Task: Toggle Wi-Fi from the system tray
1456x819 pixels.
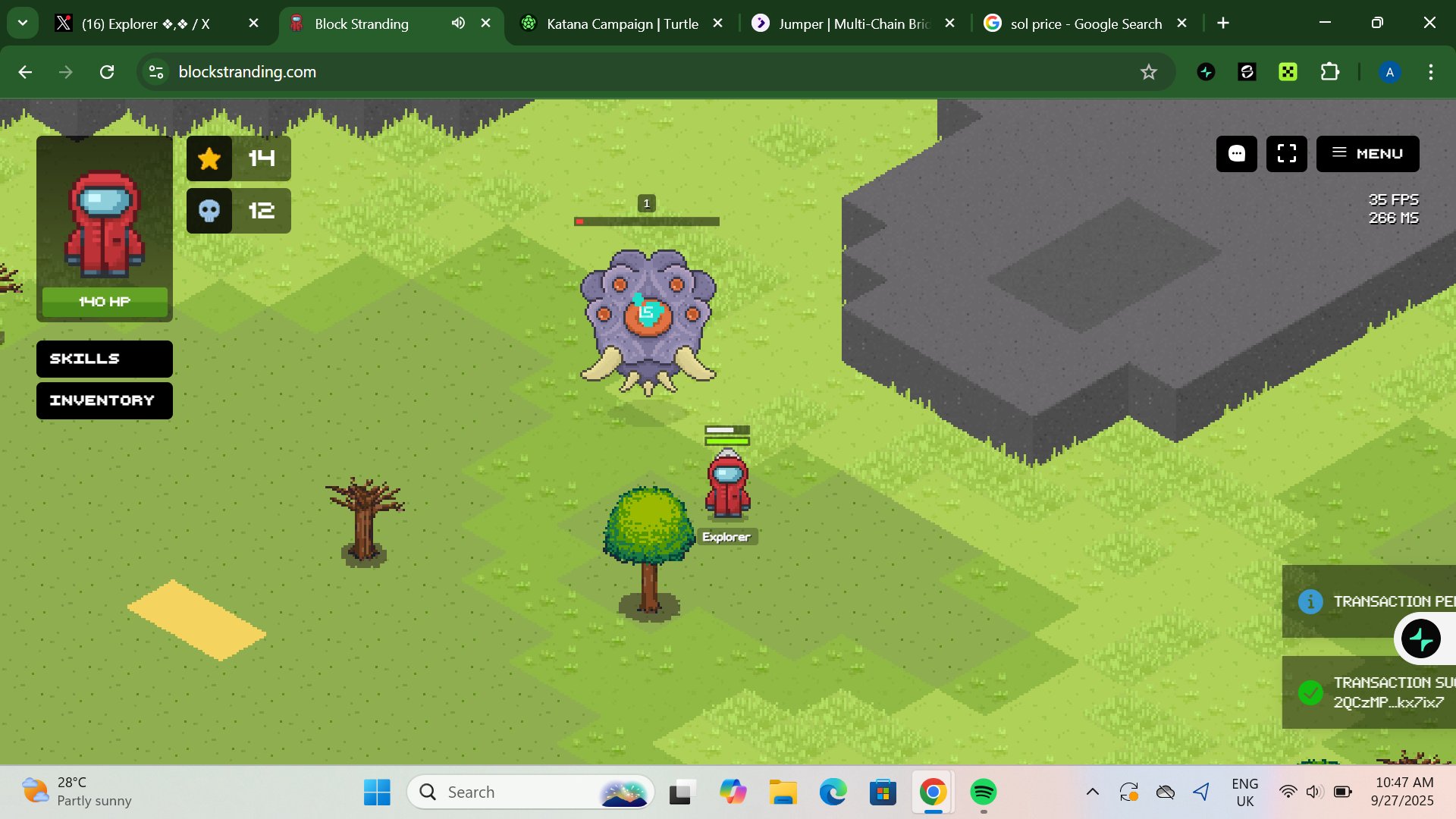Action: 1287,791
